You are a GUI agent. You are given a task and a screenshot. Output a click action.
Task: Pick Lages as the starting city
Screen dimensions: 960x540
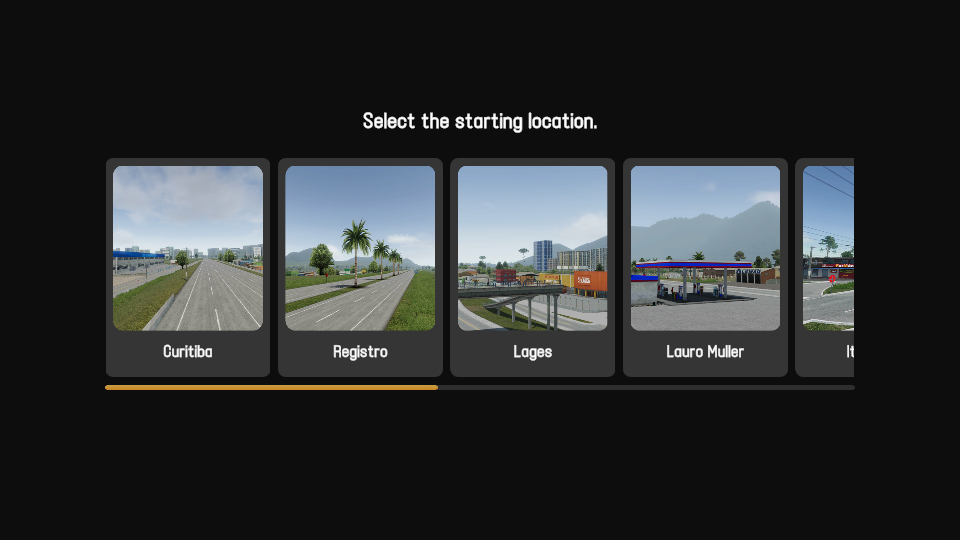tap(532, 267)
